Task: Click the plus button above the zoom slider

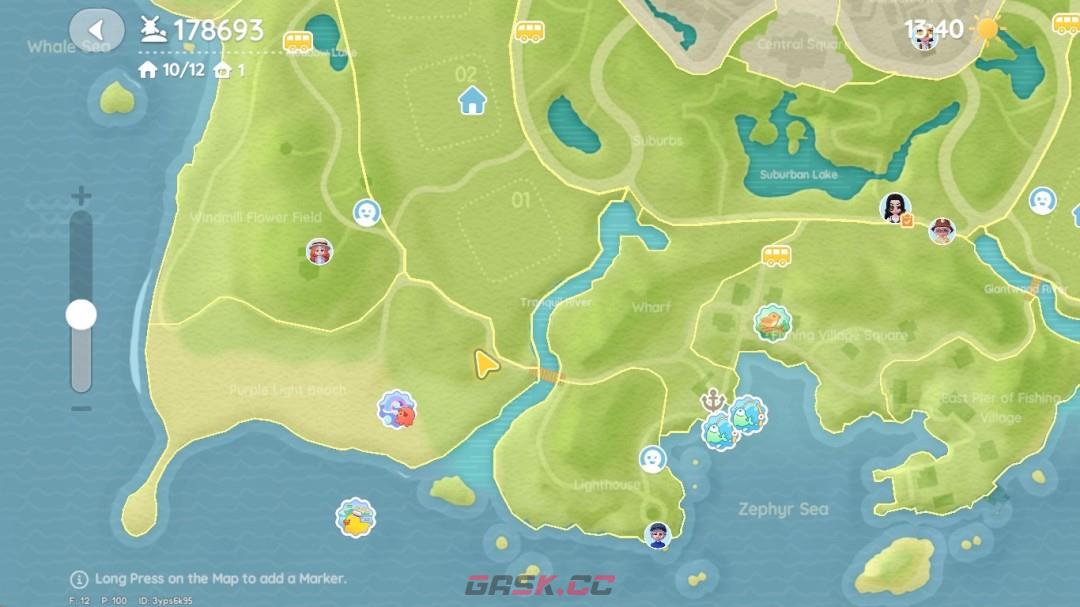Action: click(81, 197)
